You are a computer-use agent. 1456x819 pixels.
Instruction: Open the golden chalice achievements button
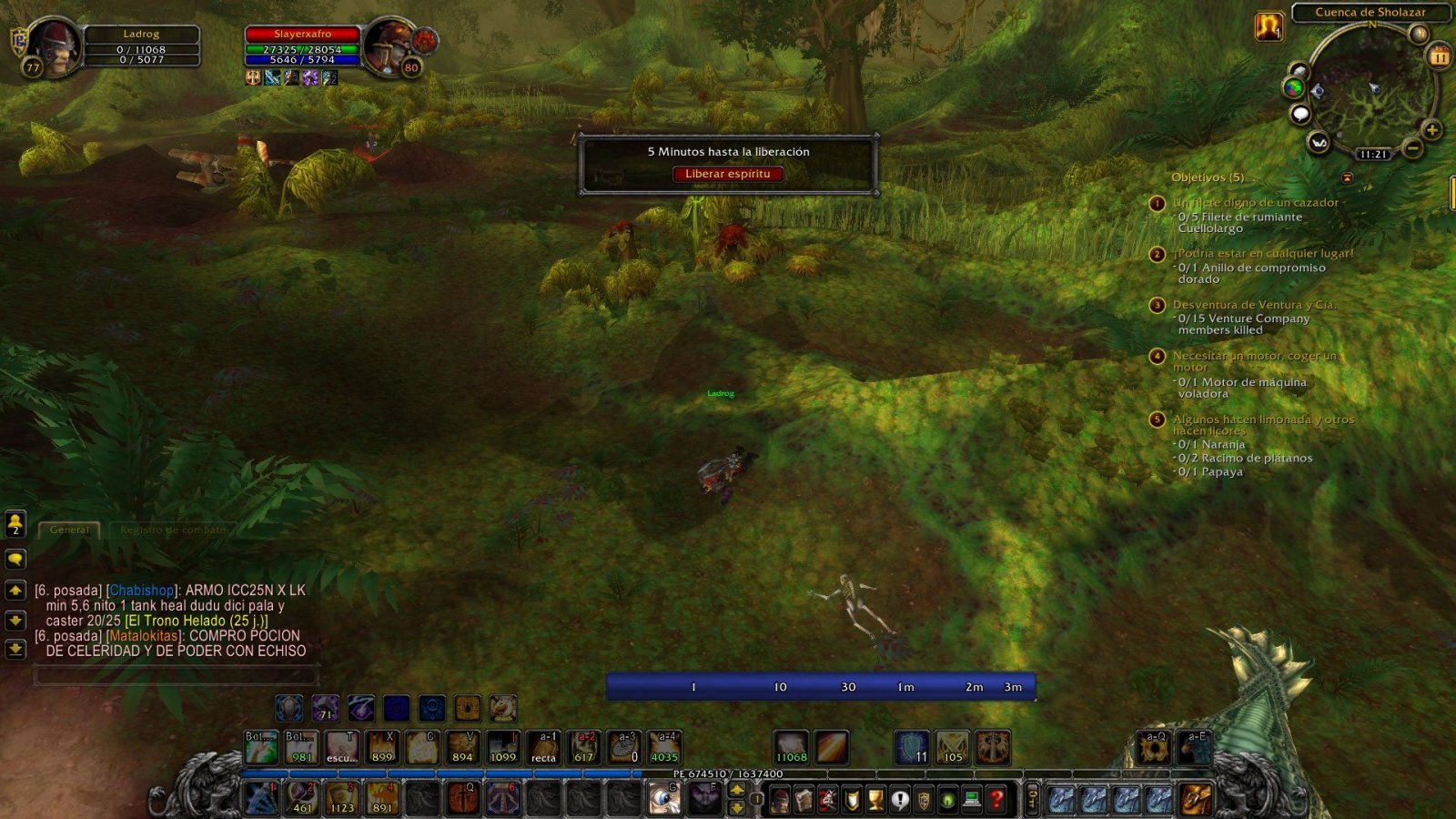tap(875, 800)
